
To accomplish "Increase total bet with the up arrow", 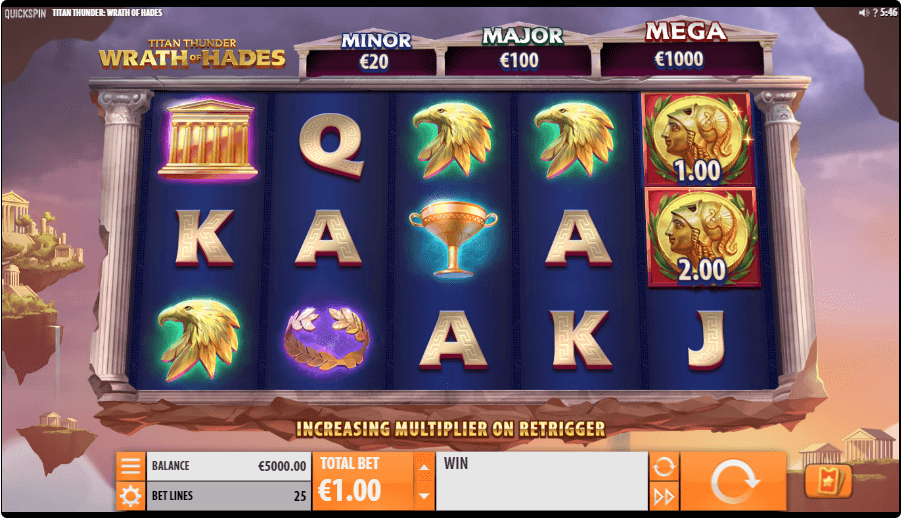I will [424, 466].
